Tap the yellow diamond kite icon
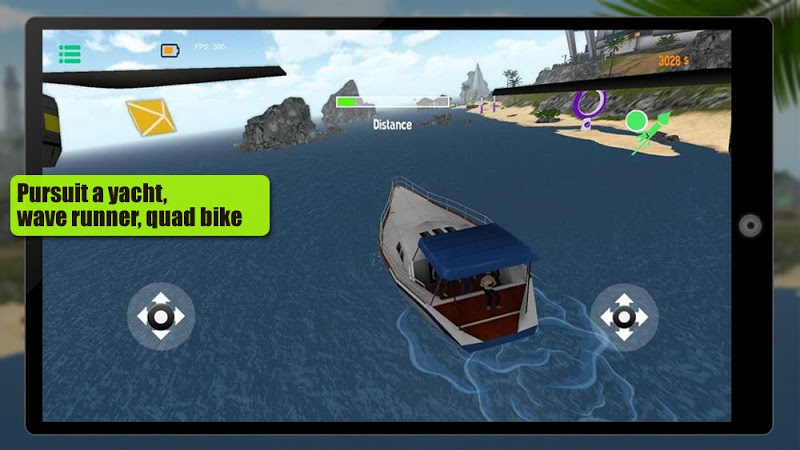This screenshot has height=450, width=800. point(150,117)
